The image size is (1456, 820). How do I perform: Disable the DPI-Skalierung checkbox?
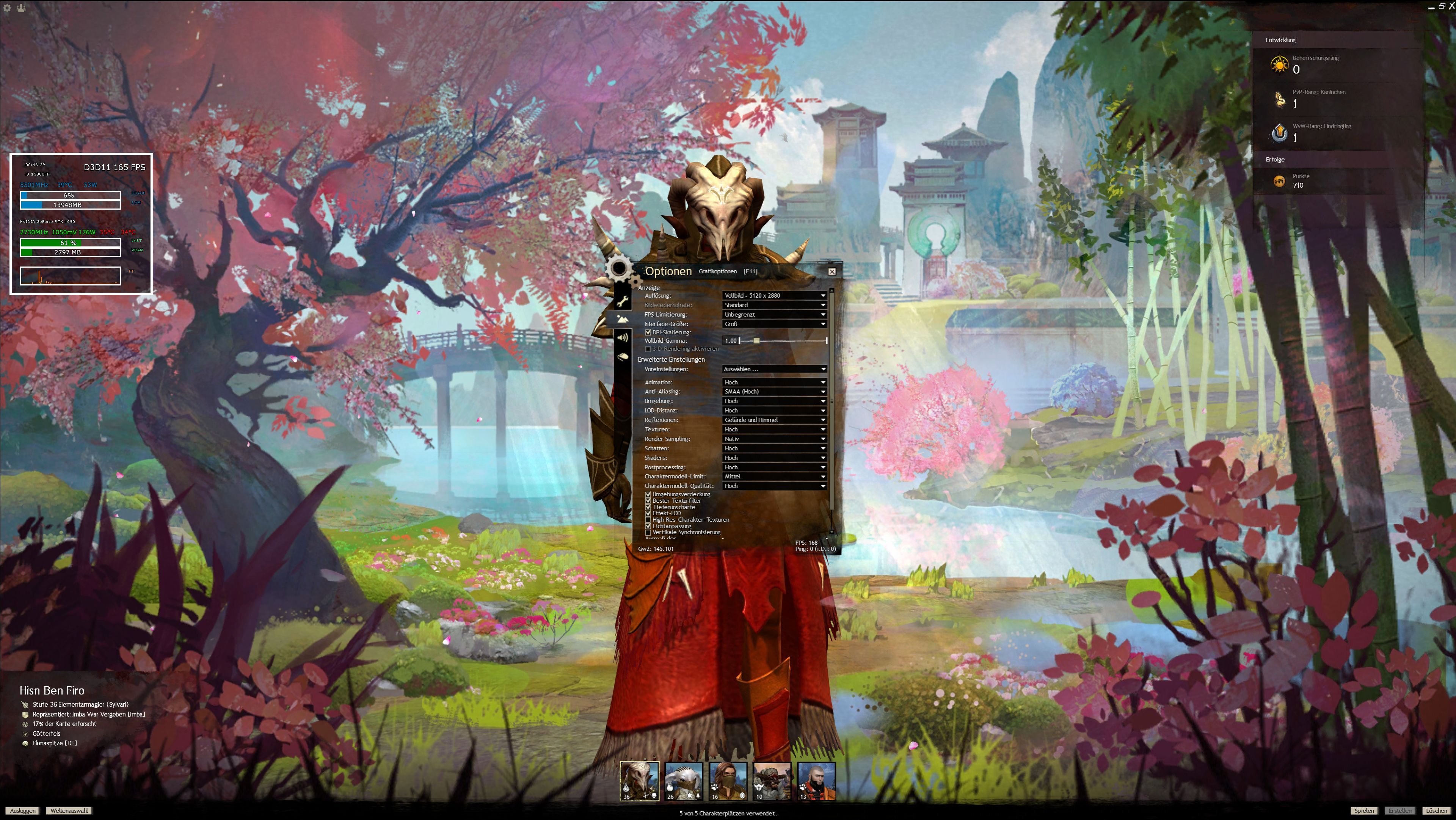648,332
